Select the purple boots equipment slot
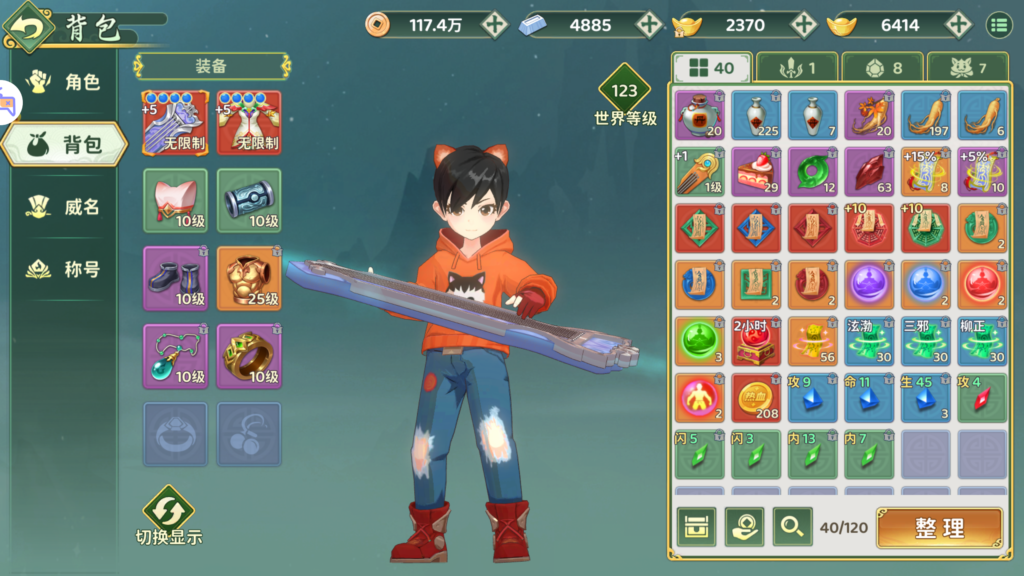Viewport: 1024px width, 576px height. [175, 278]
